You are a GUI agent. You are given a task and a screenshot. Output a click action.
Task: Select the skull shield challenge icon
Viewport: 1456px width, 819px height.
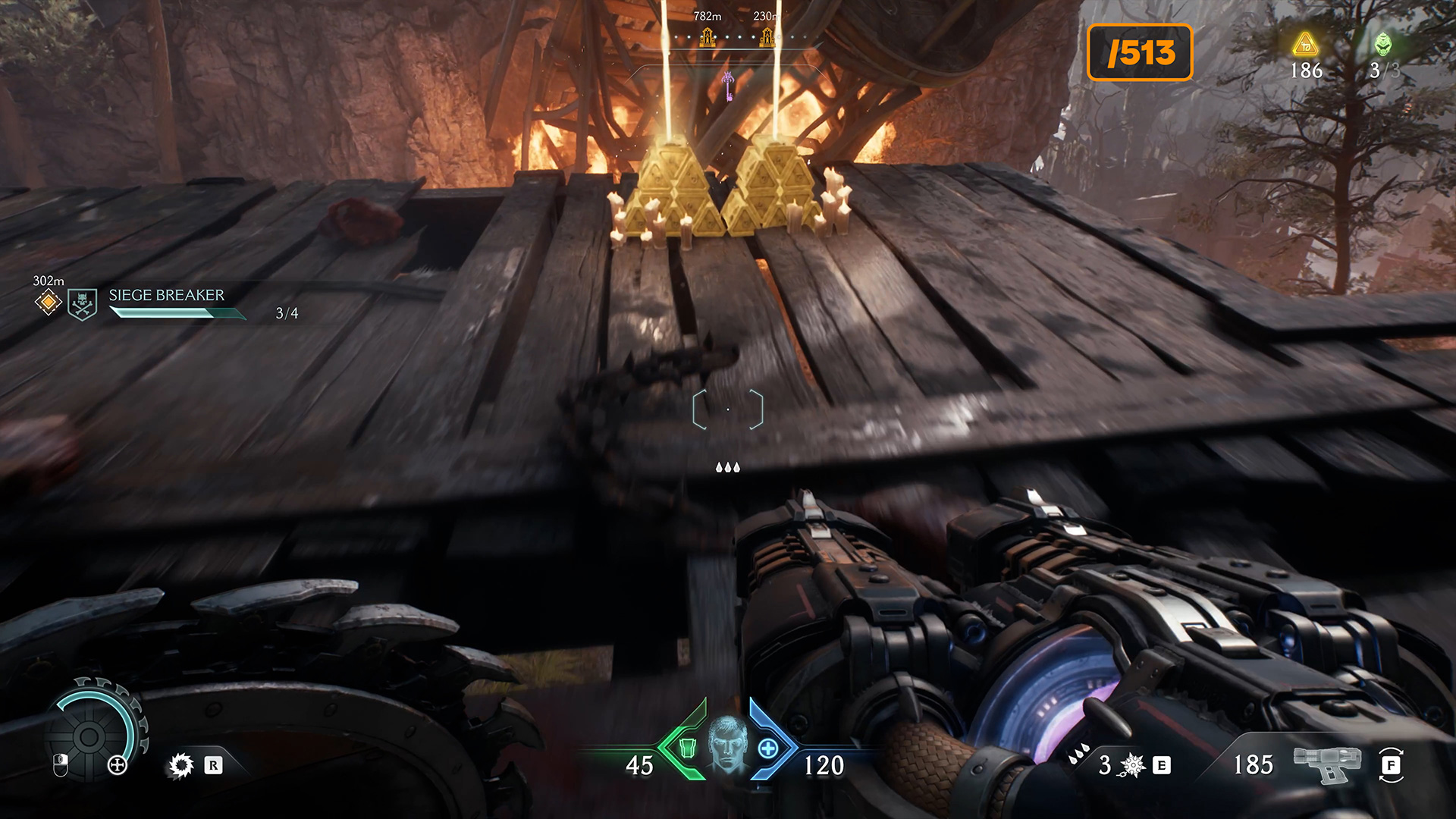click(82, 304)
